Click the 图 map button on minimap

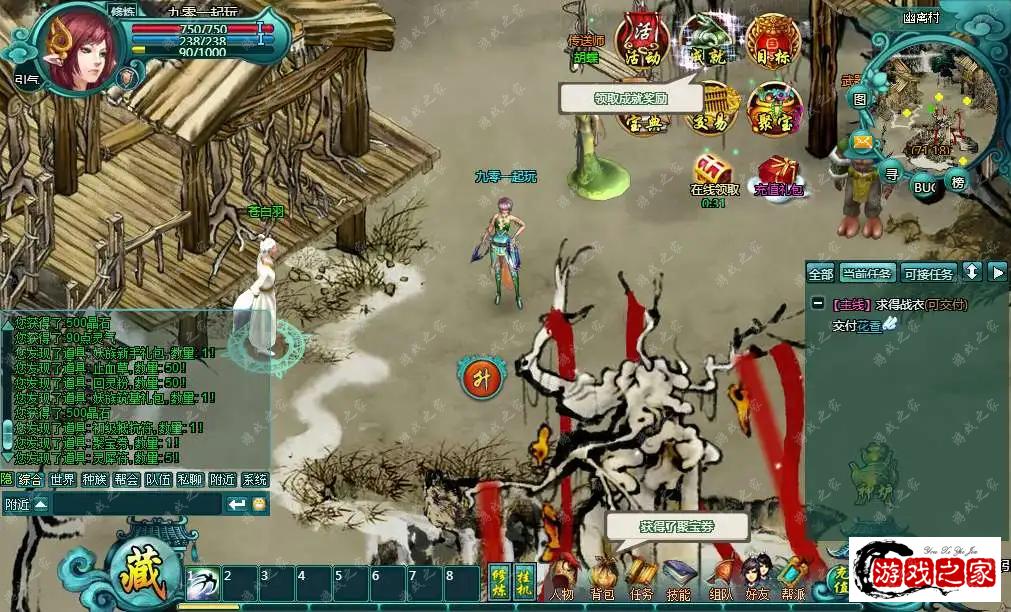(860, 99)
